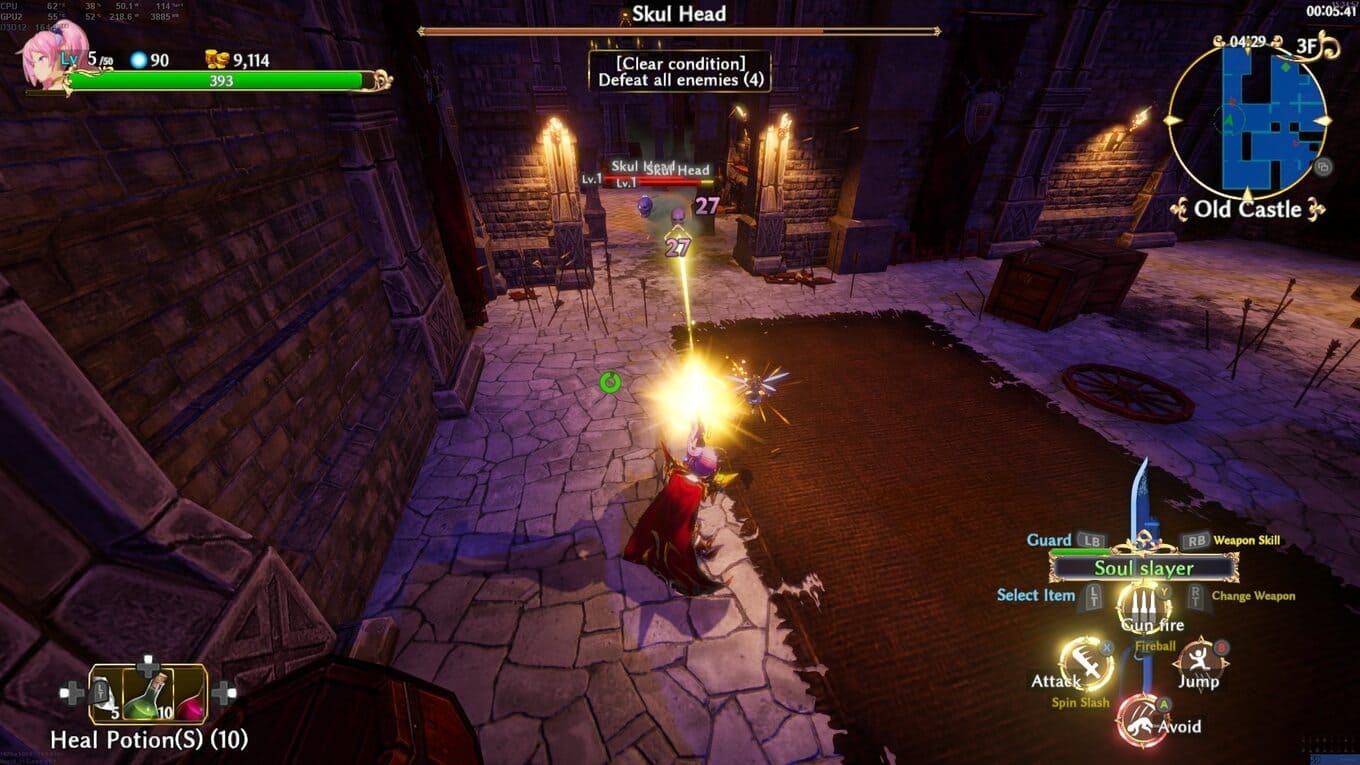Activate the Gun fire skill icon
This screenshot has height=765, width=1360.
1144,603
